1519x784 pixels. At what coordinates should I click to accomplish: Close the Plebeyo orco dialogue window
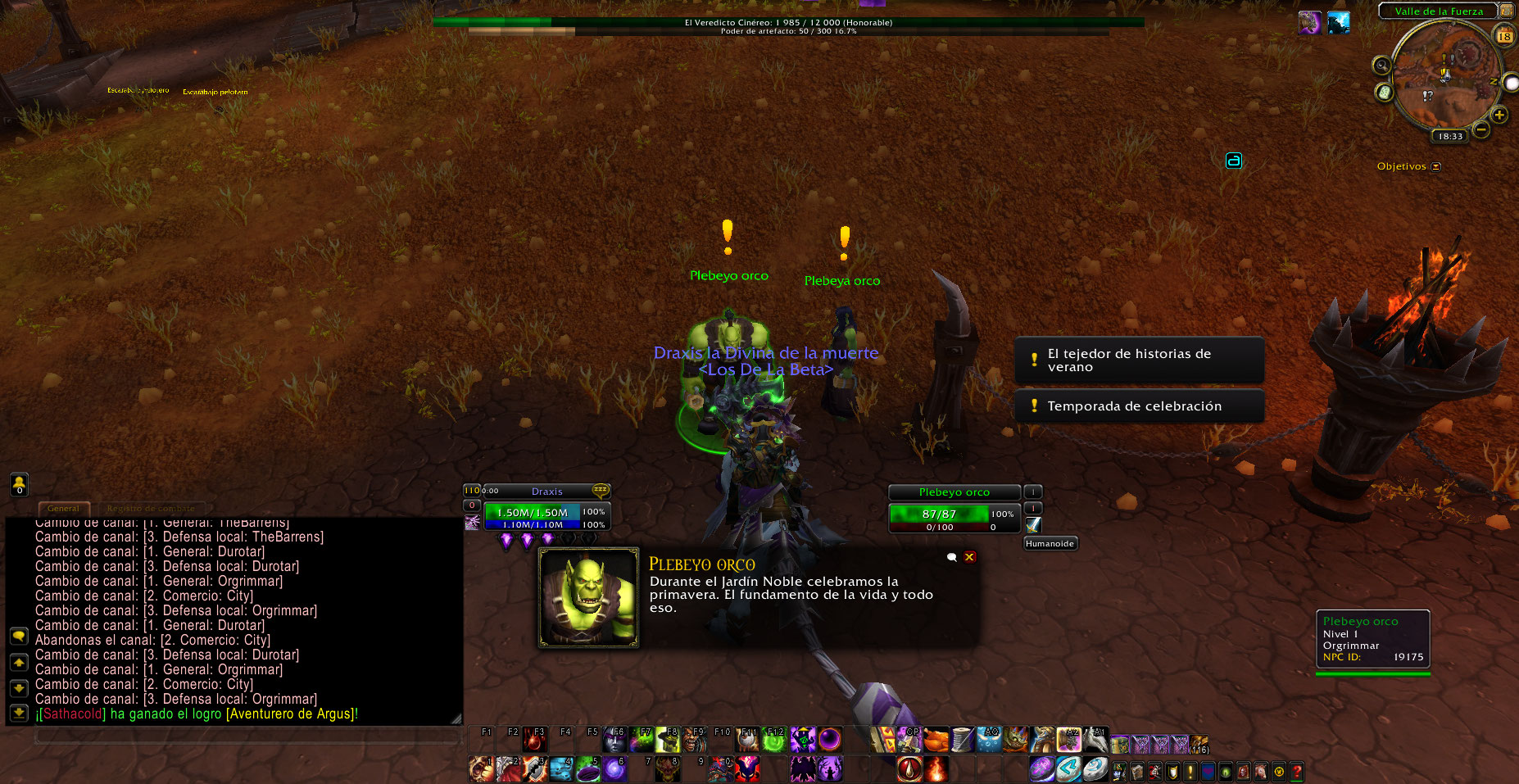click(969, 557)
